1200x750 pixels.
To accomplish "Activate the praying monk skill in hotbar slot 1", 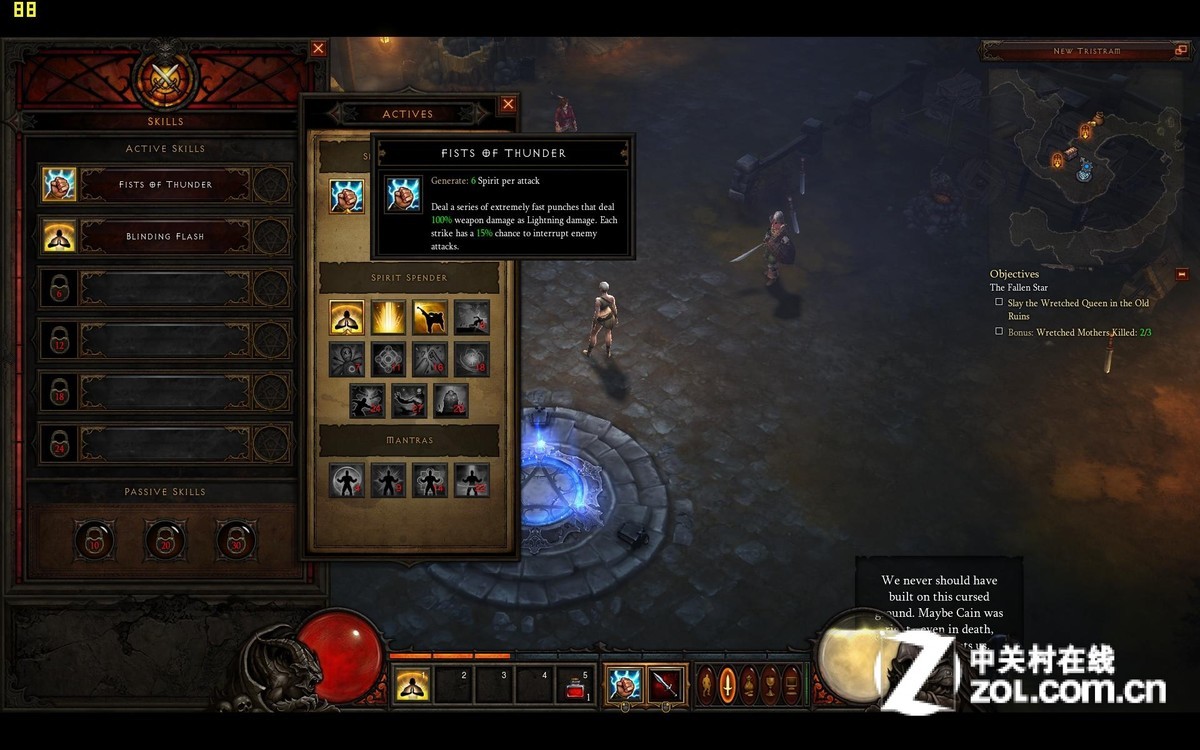I will click(x=410, y=685).
